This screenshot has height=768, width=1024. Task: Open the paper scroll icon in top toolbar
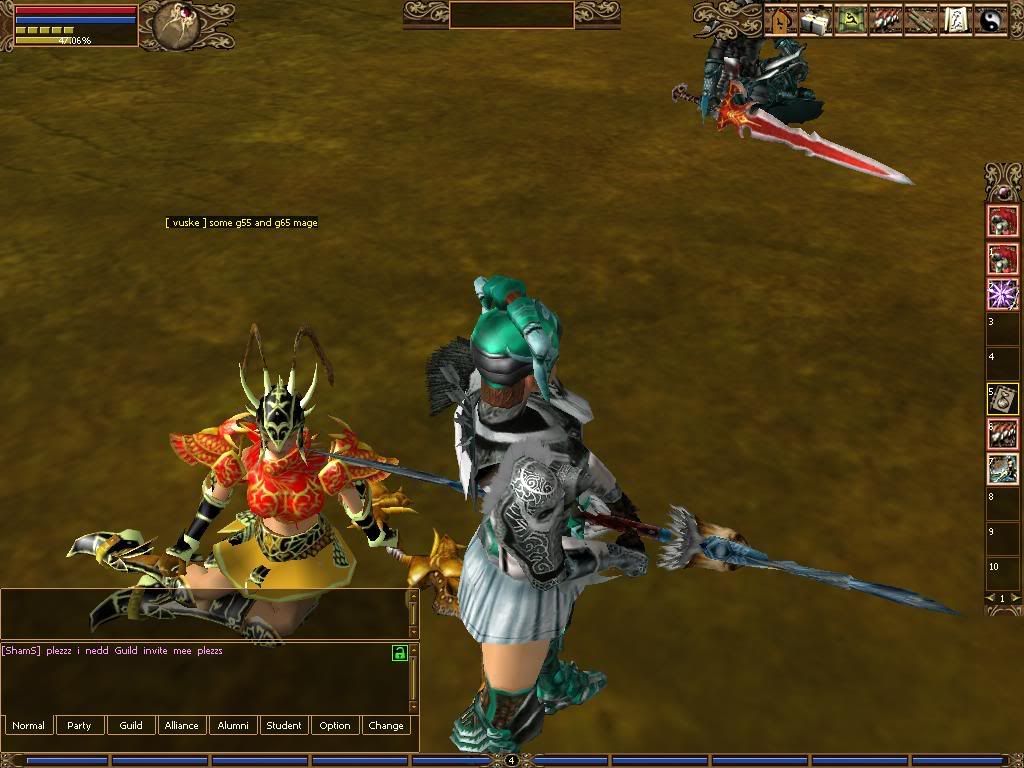tap(956, 20)
